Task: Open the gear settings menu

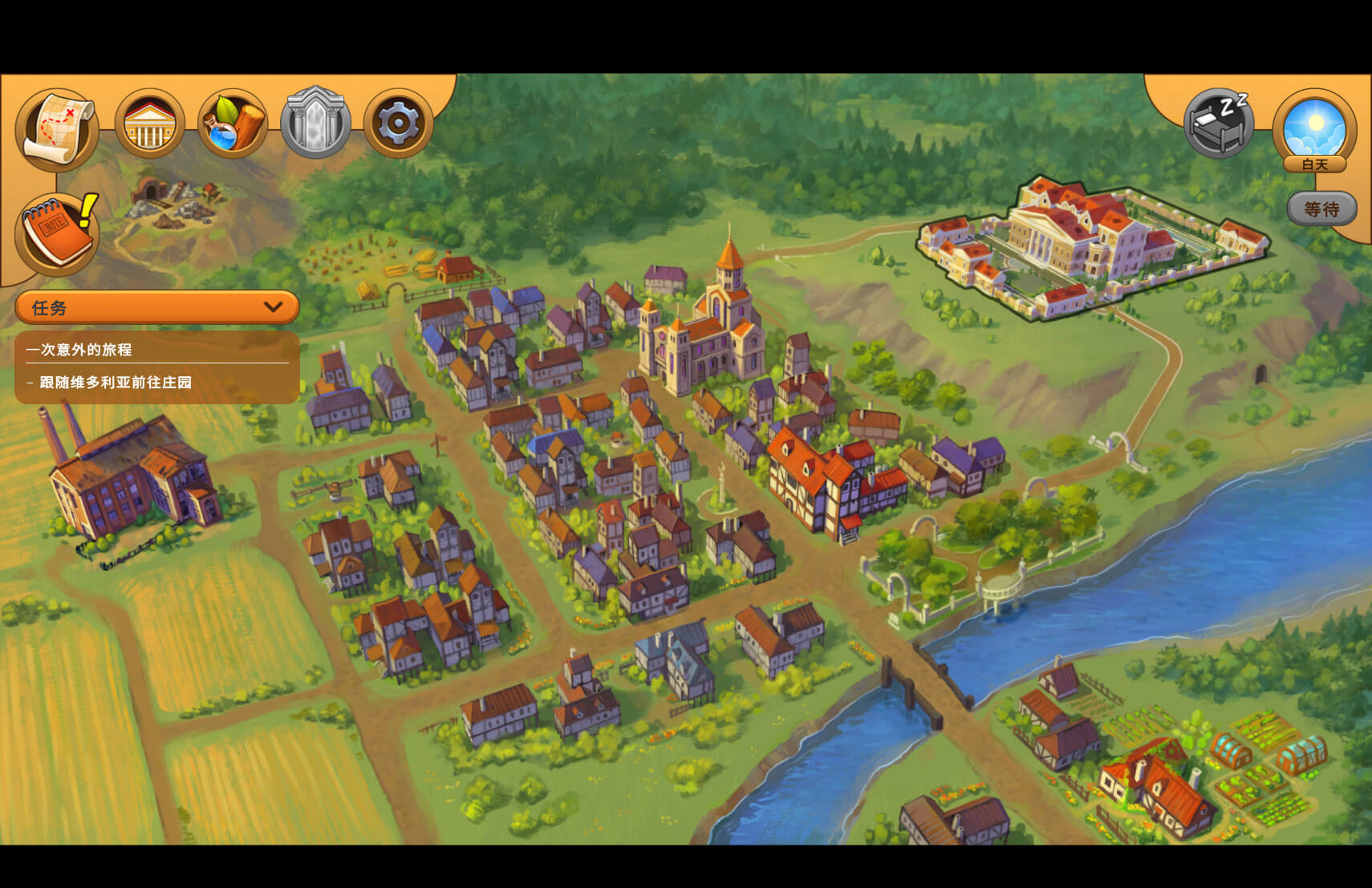Action: (x=398, y=124)
